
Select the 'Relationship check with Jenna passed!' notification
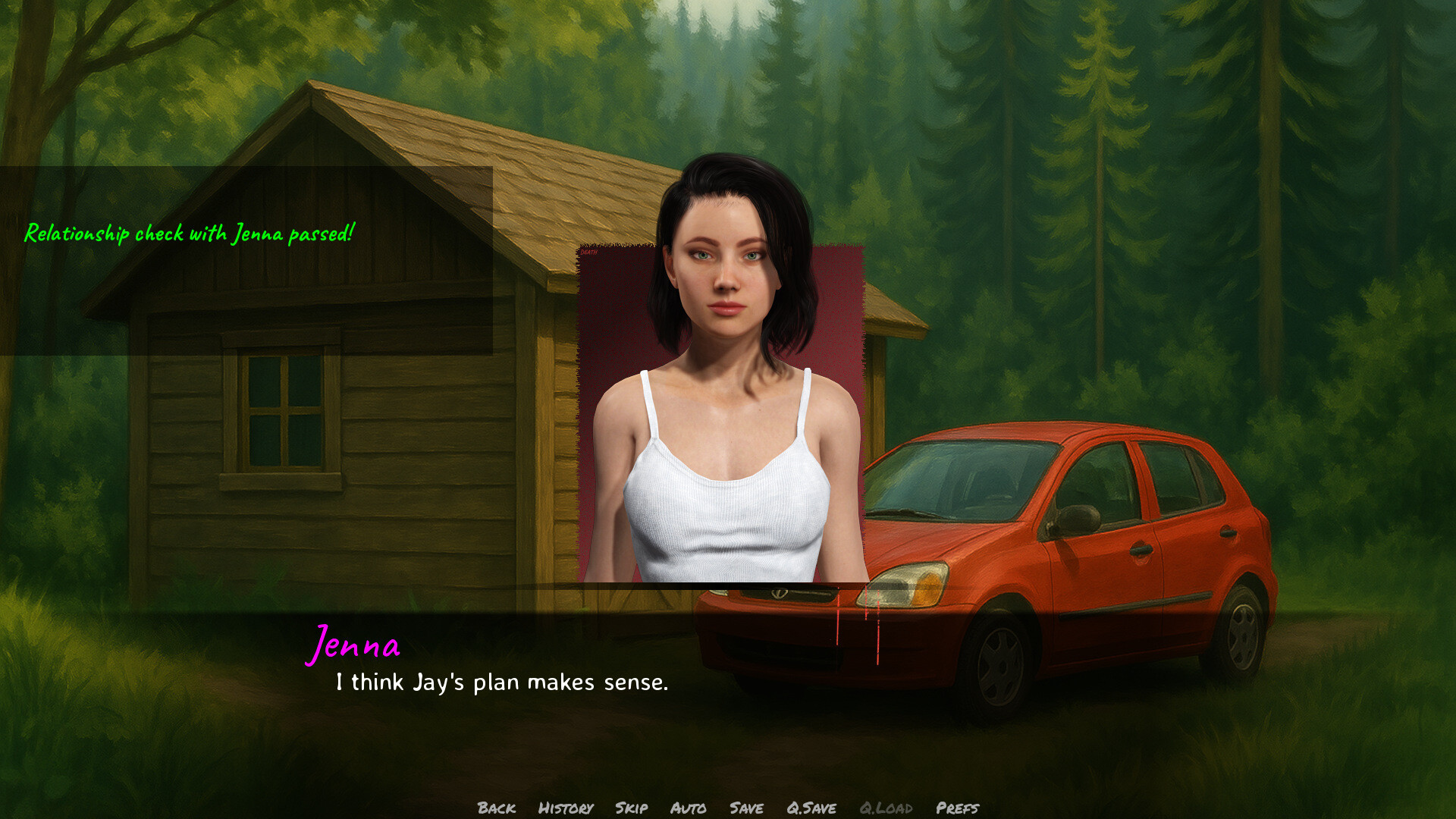[190, 234]
